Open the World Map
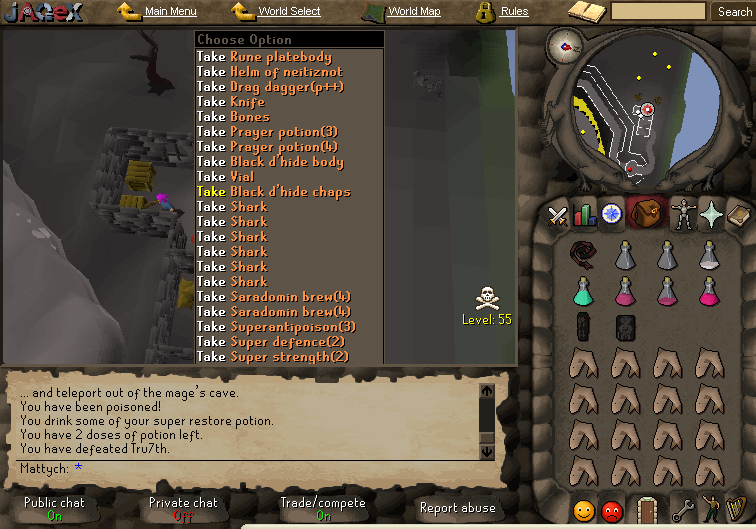The height and width of the screenshot is (529, 756). point(413,12)
